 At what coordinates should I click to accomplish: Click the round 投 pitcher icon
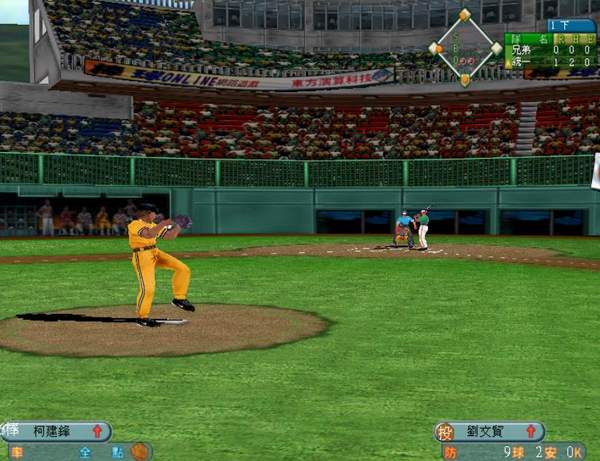[x=445, y=432]
